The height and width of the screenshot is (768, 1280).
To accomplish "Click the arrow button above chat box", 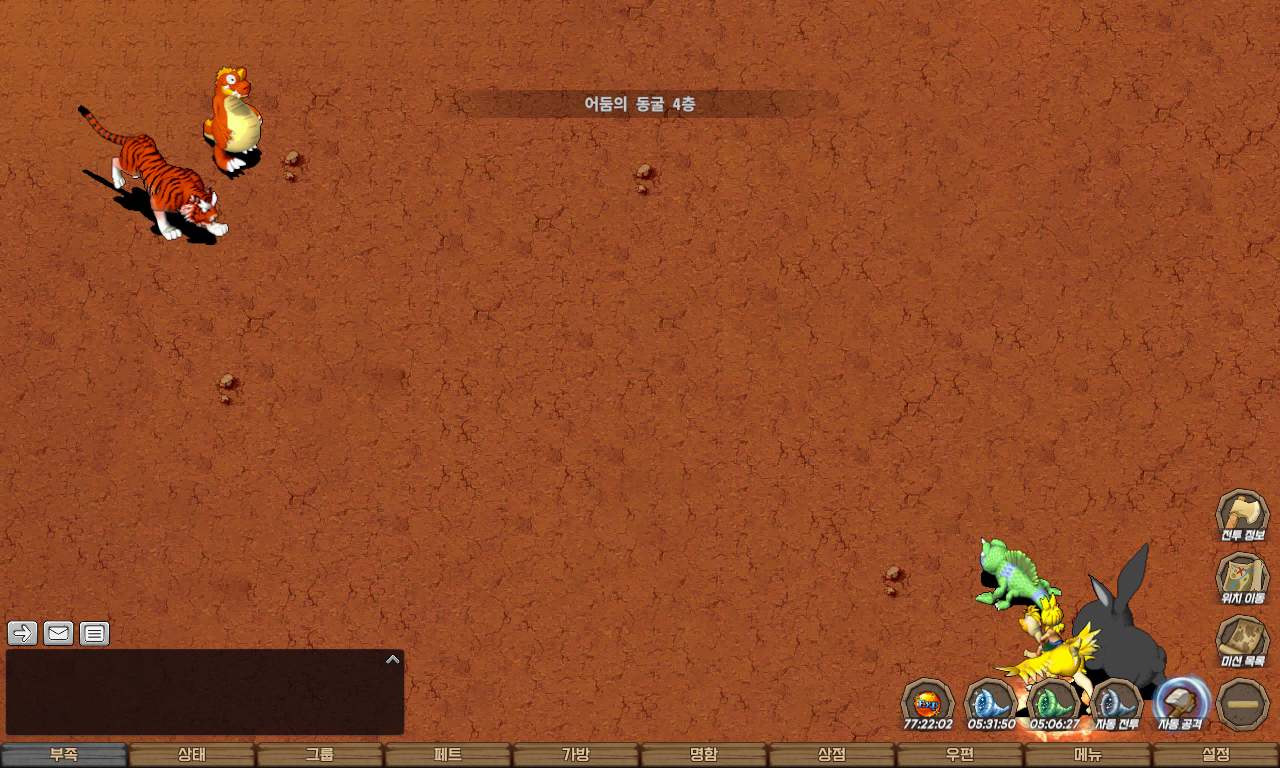I will pyautogui.click(x=22, y=633).
